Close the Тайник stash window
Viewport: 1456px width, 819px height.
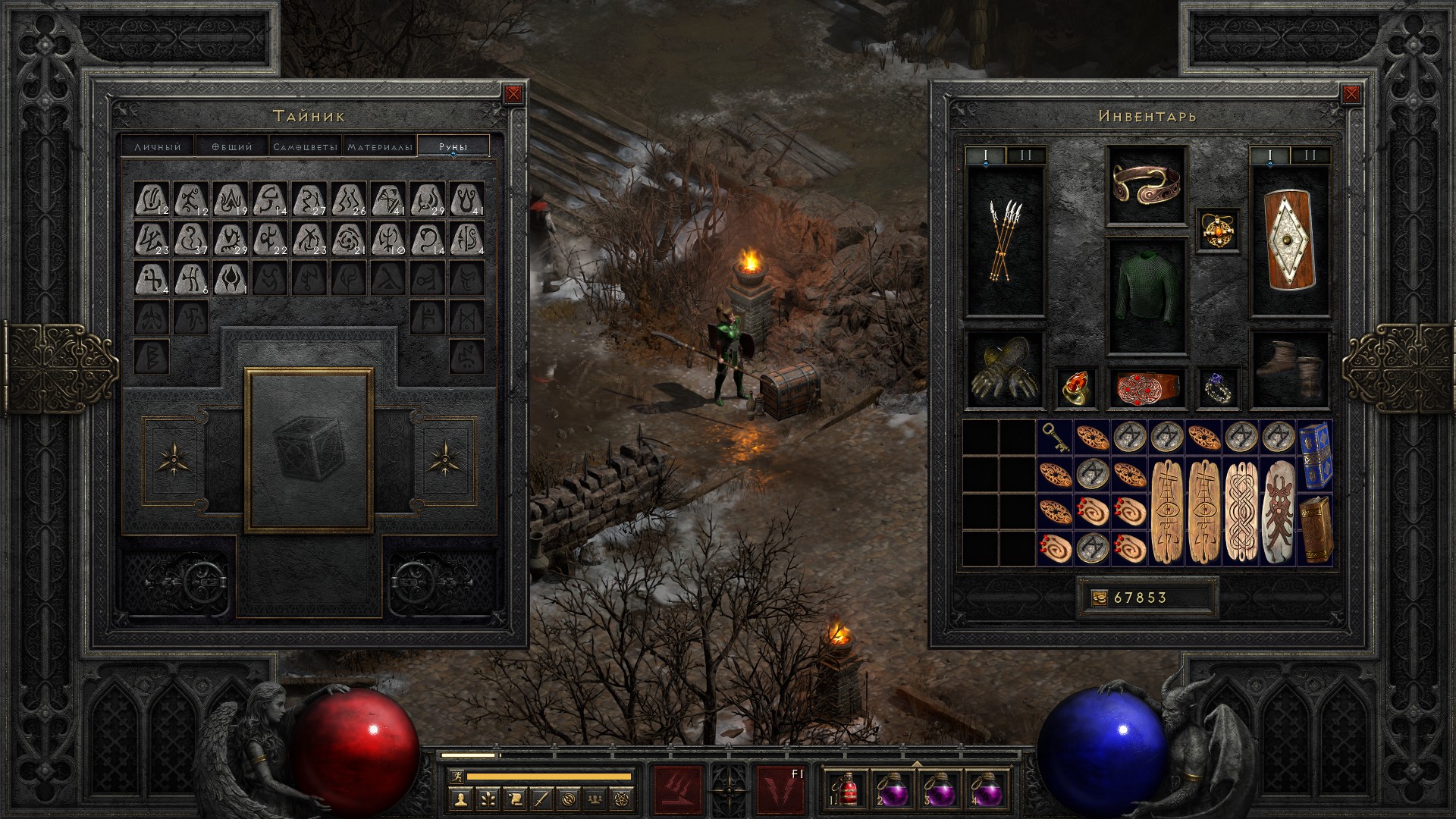coord(513,94)
